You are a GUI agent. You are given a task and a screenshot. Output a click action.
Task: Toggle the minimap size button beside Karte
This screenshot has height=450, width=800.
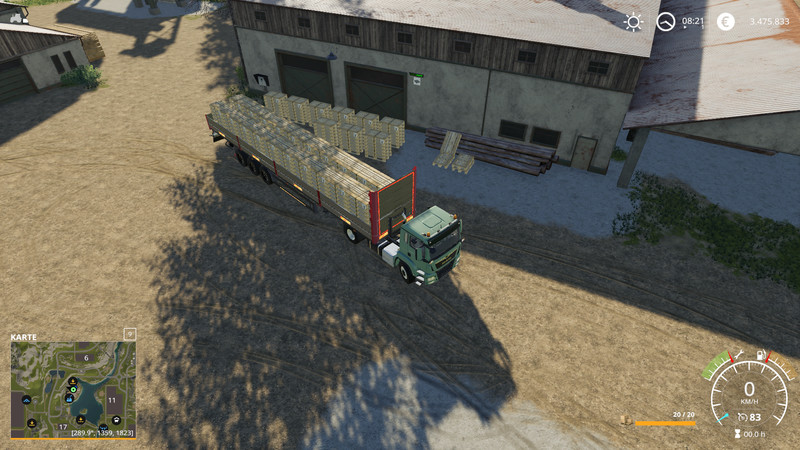[x=129, y=334]
